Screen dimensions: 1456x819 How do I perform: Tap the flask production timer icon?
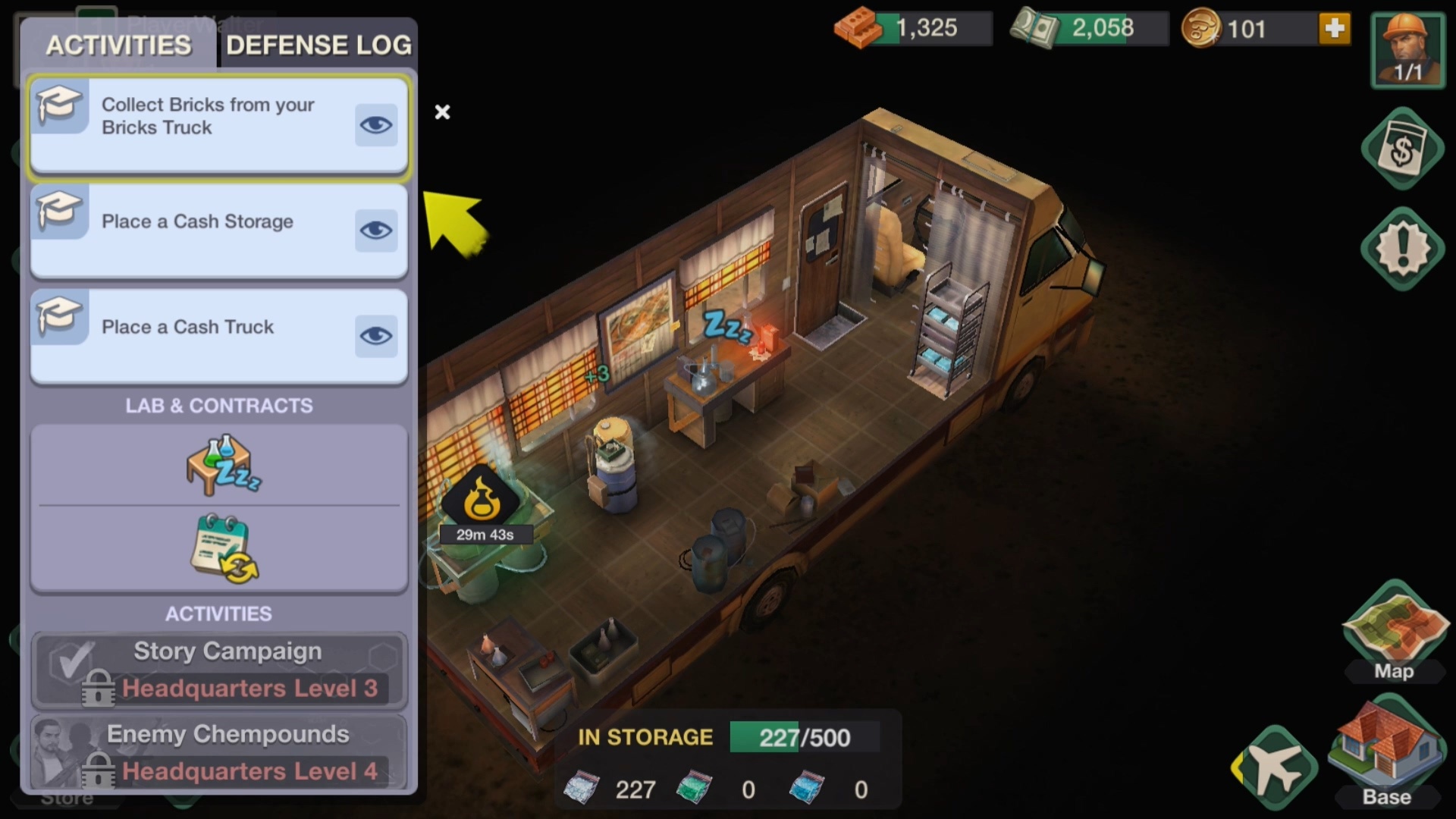[481, 498]
